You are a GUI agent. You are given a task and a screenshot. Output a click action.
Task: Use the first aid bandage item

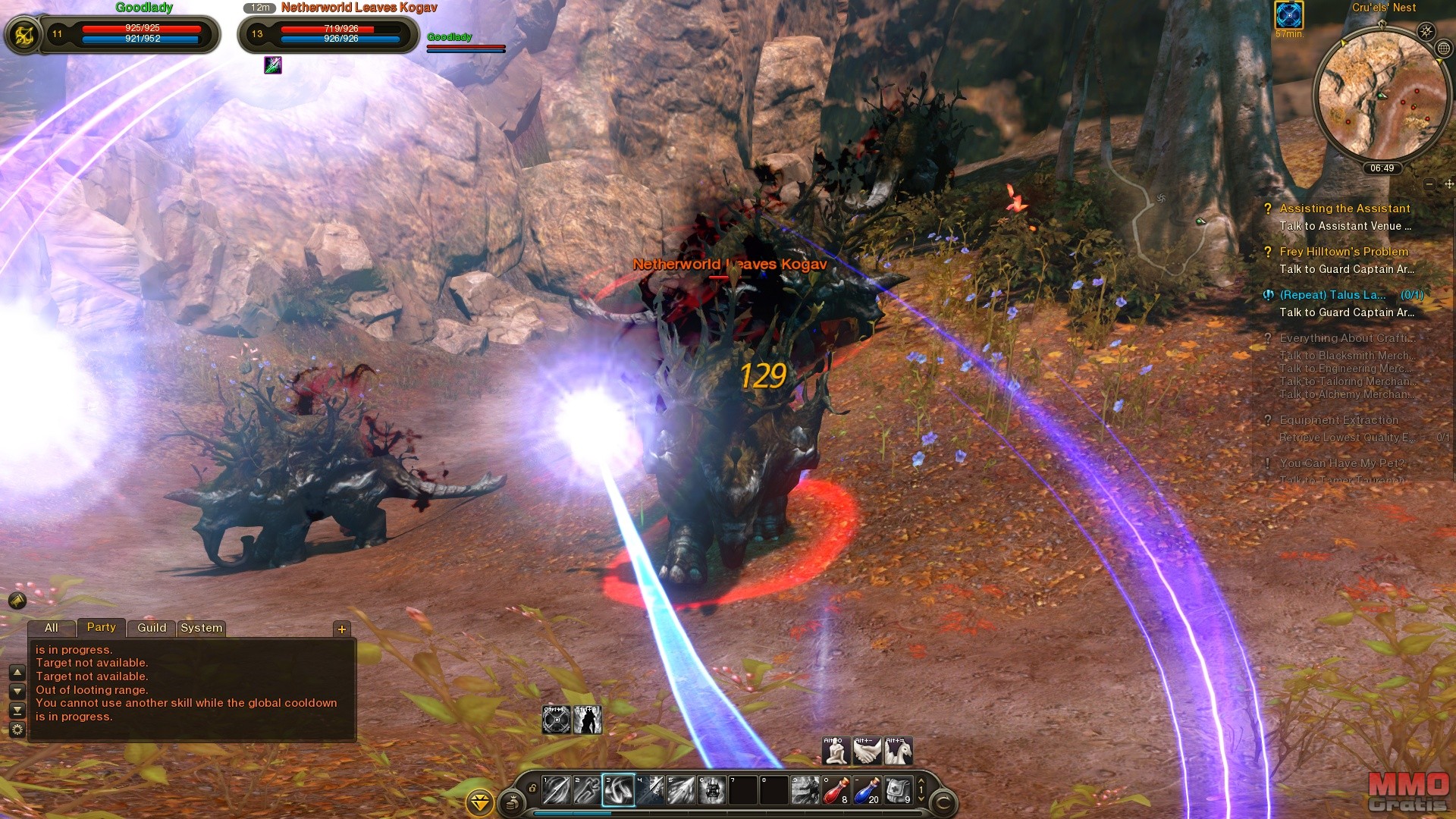click(897, 790)
